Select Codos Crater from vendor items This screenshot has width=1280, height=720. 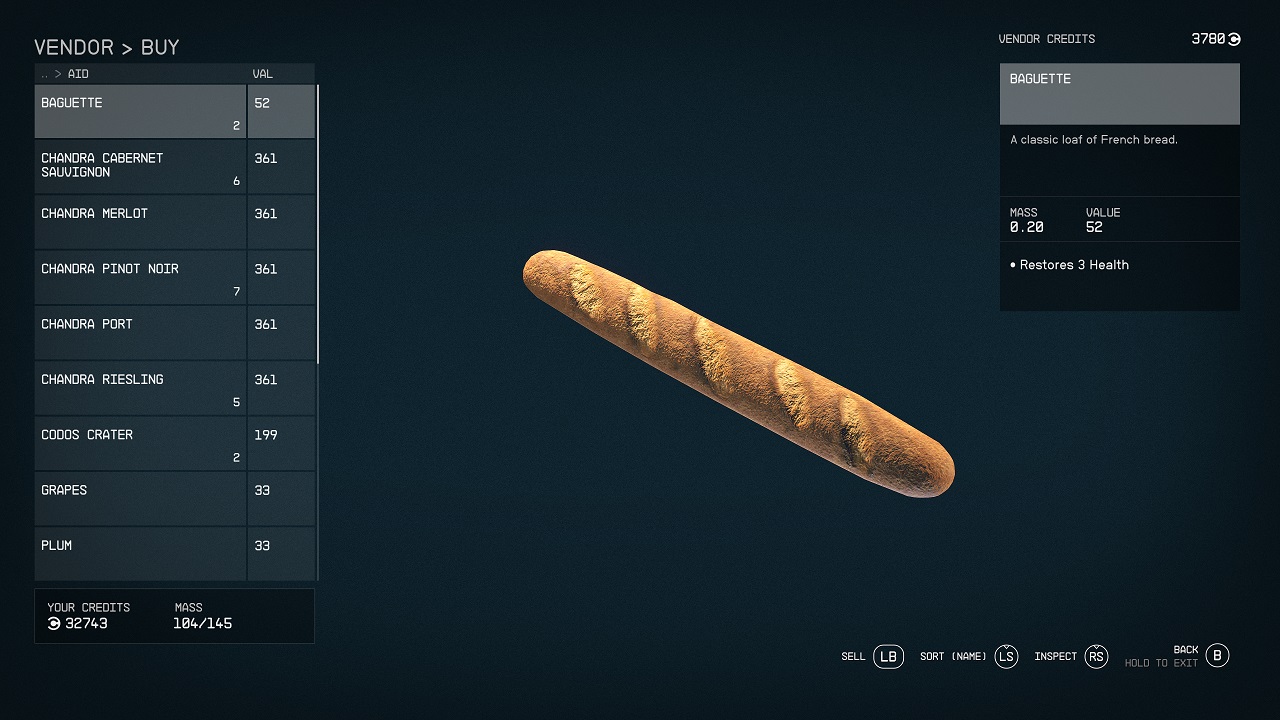pyautogui.click(x=140, y=443)
